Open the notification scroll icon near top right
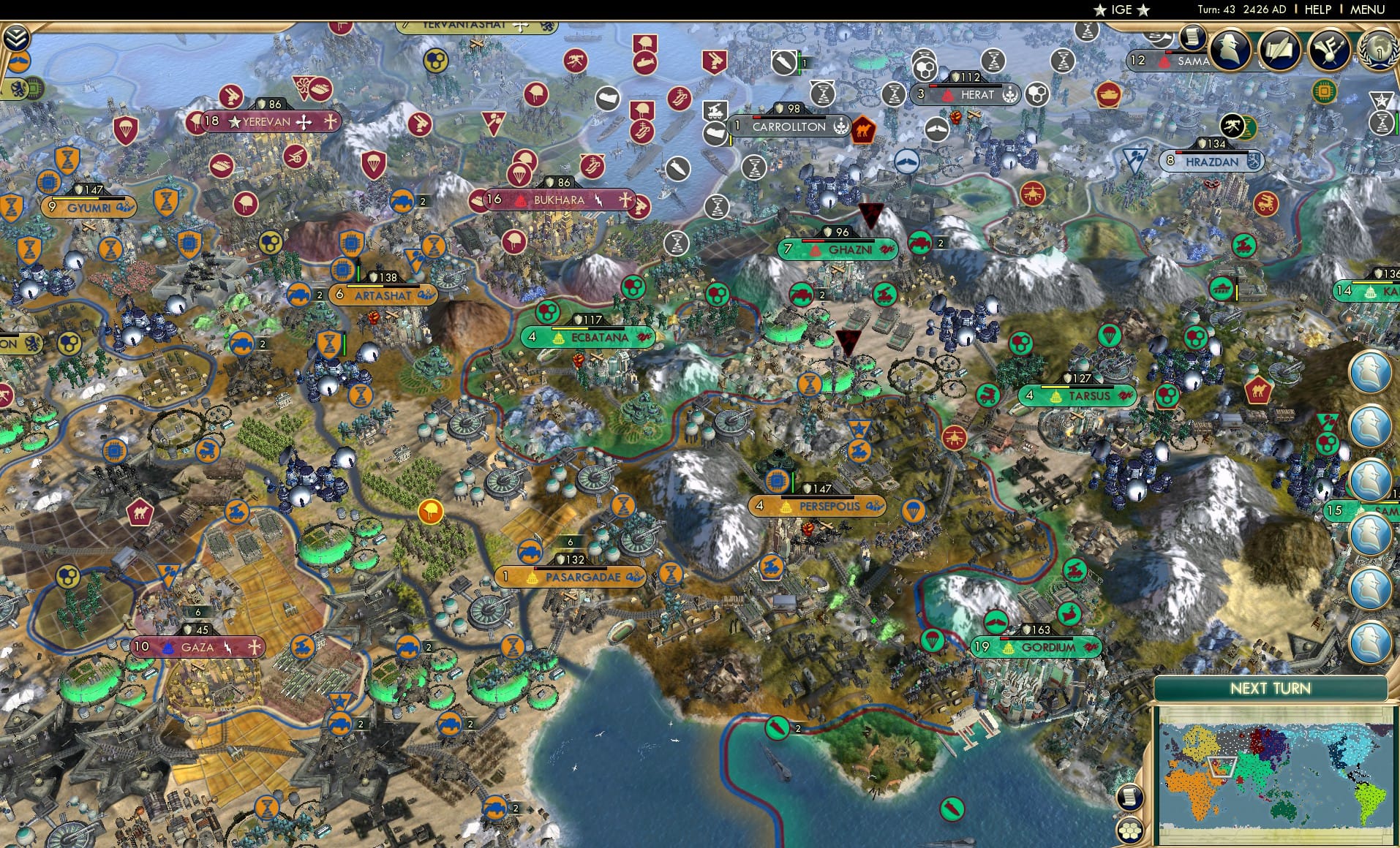 click(x=1191, y=39)
